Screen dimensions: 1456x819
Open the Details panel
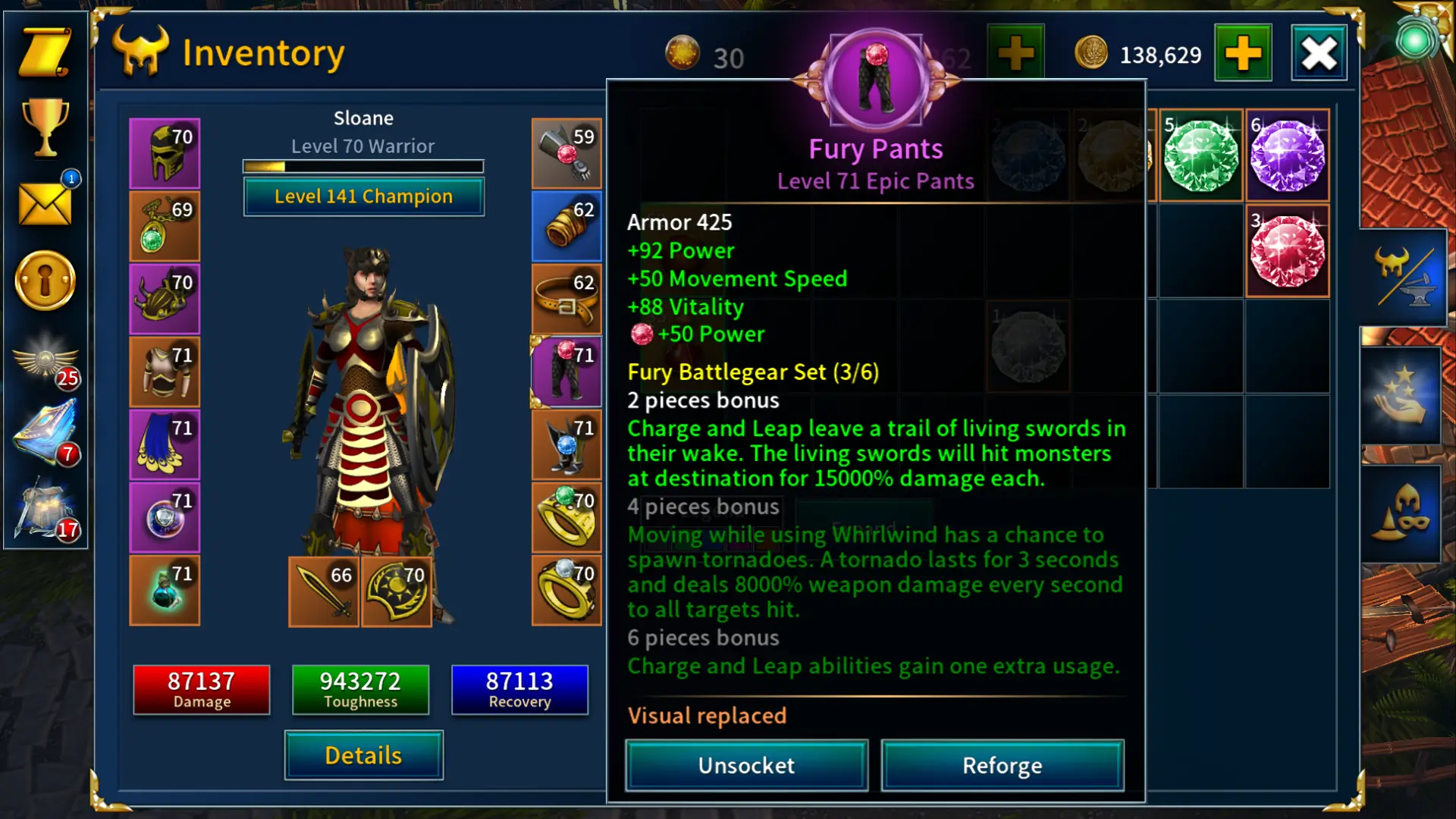click(362, 755)
